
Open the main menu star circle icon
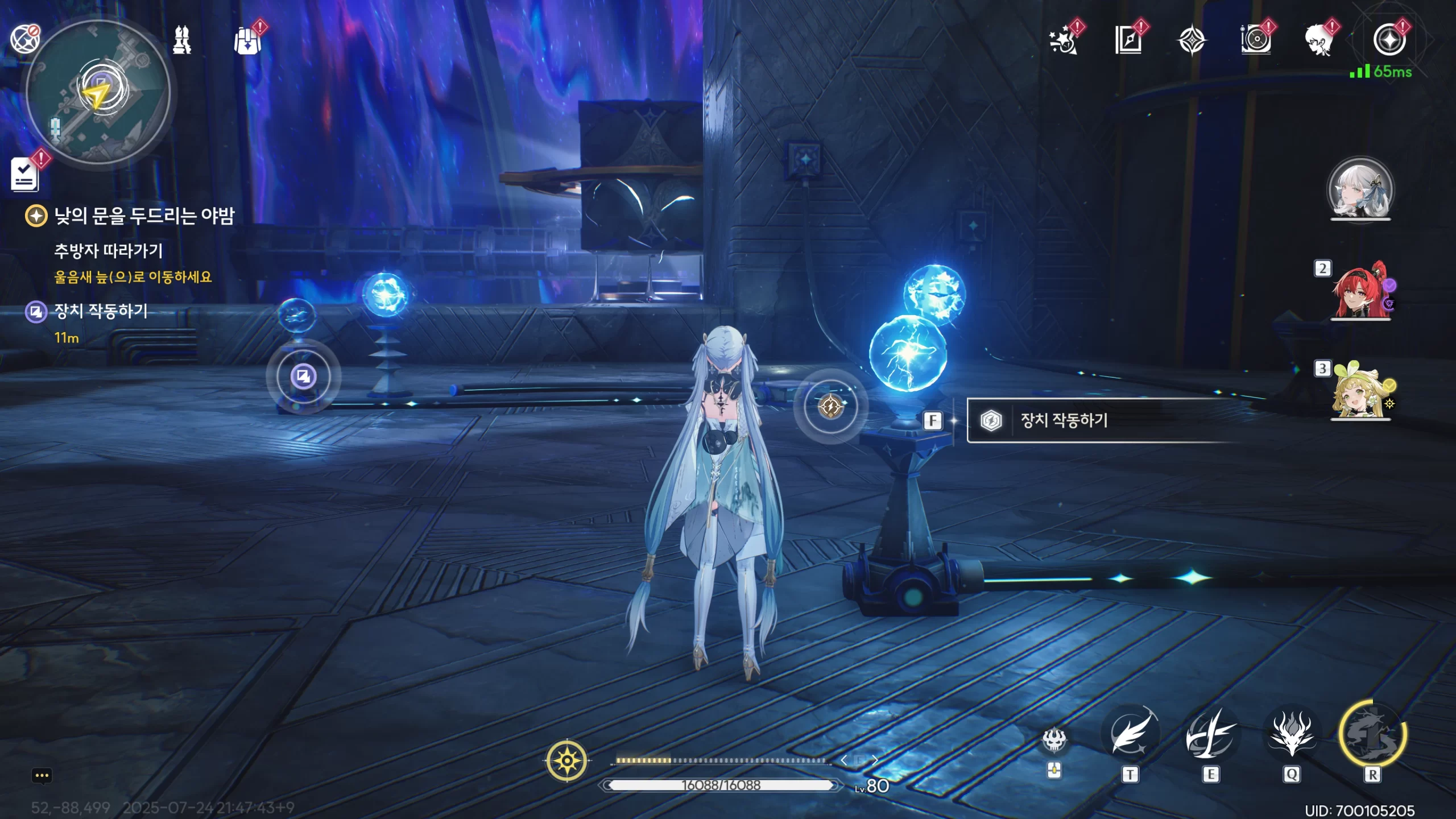[1389, 40]
